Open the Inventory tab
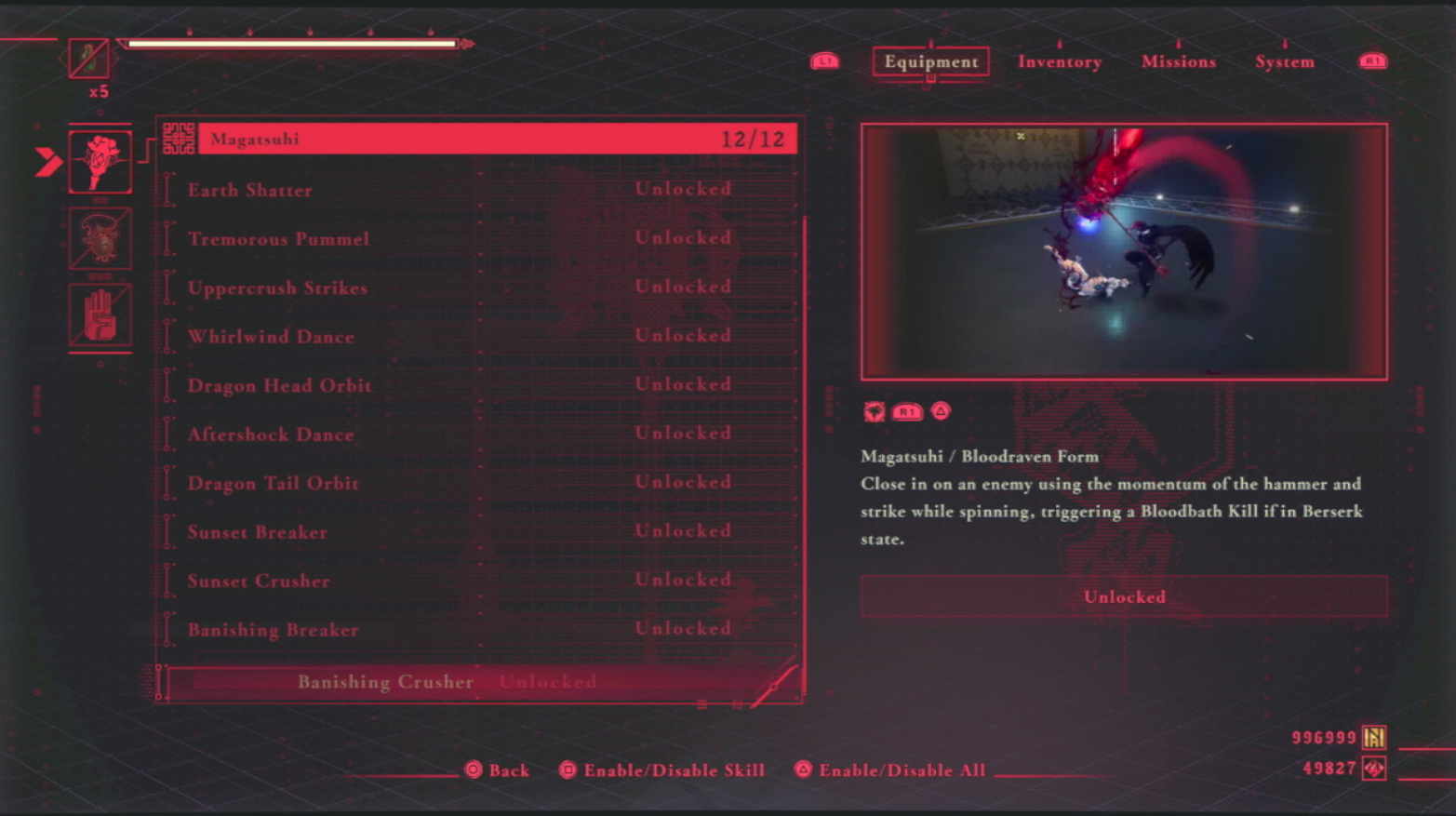Screen dimensions: 1456x816 tap(1059, 61)
